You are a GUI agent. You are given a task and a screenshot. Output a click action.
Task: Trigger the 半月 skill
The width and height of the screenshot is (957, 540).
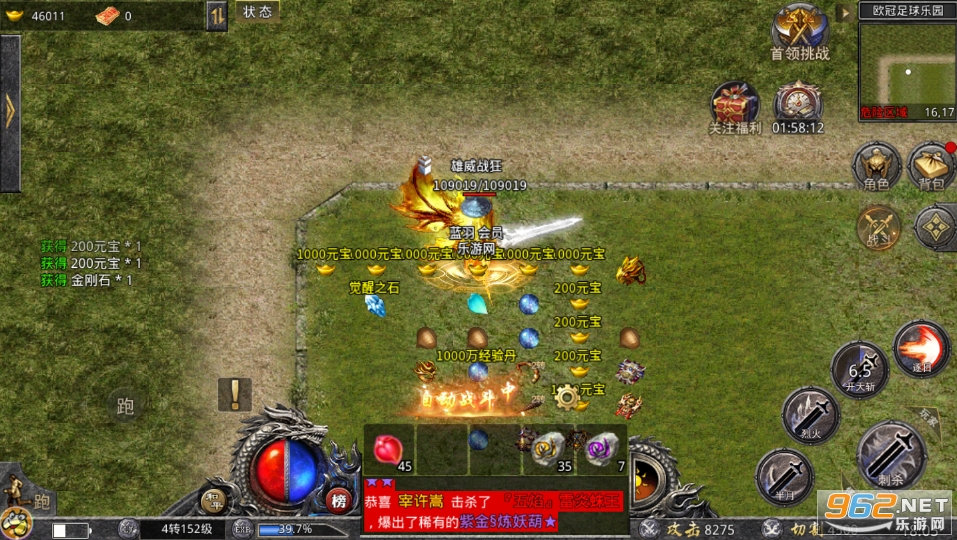coord(784,475)
